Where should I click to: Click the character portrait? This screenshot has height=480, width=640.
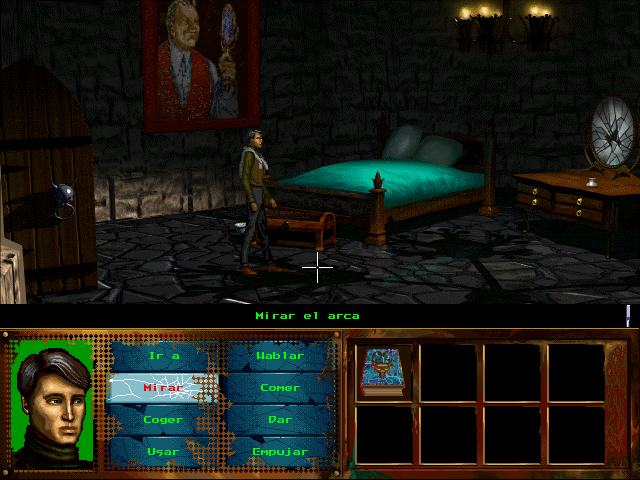(53, 402)
